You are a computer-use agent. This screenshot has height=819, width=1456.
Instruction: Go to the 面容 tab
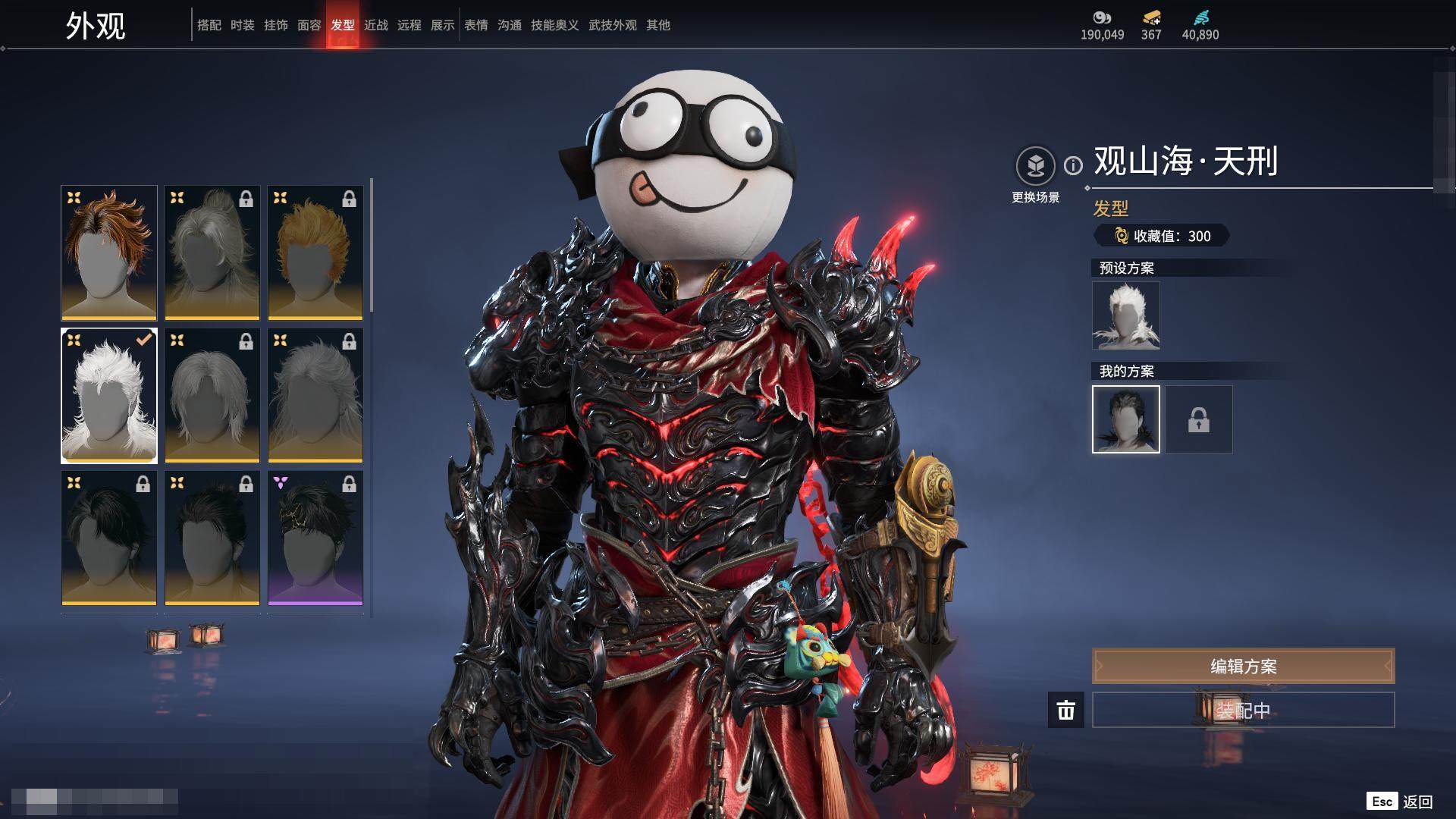309,25
